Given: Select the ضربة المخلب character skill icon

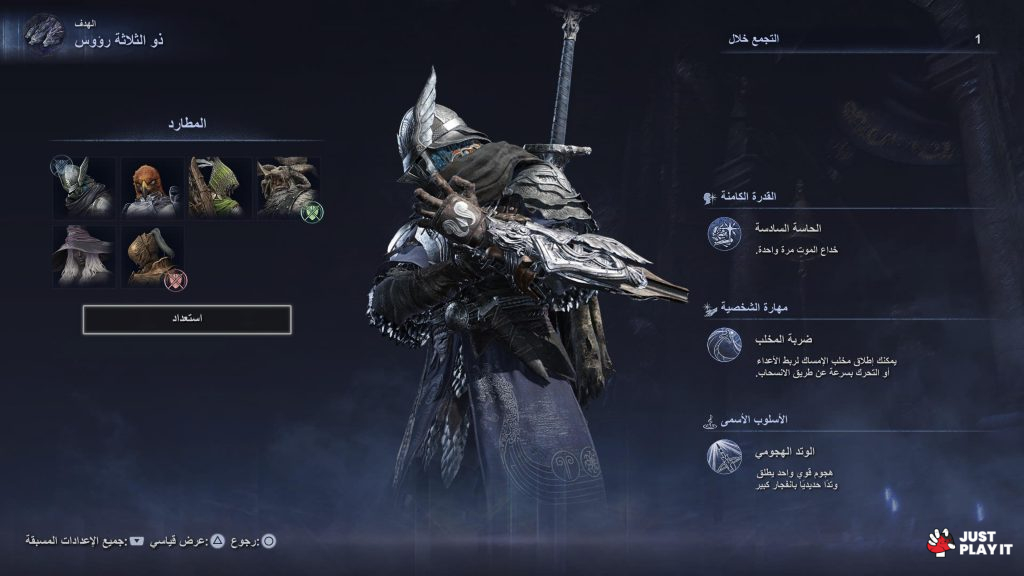Looking at the screenshot, I should 724,345.
